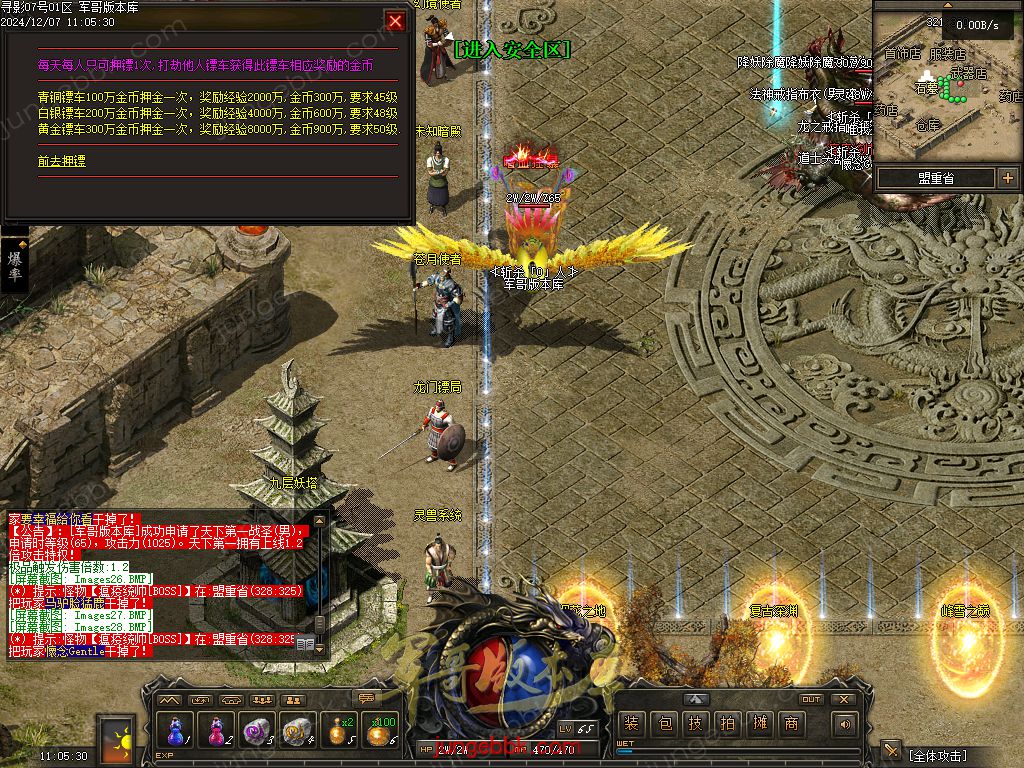Open the 装 equipment panel
Image resolution: width=1024 pixels, height=768 pixels.
(x=630, y=723)
